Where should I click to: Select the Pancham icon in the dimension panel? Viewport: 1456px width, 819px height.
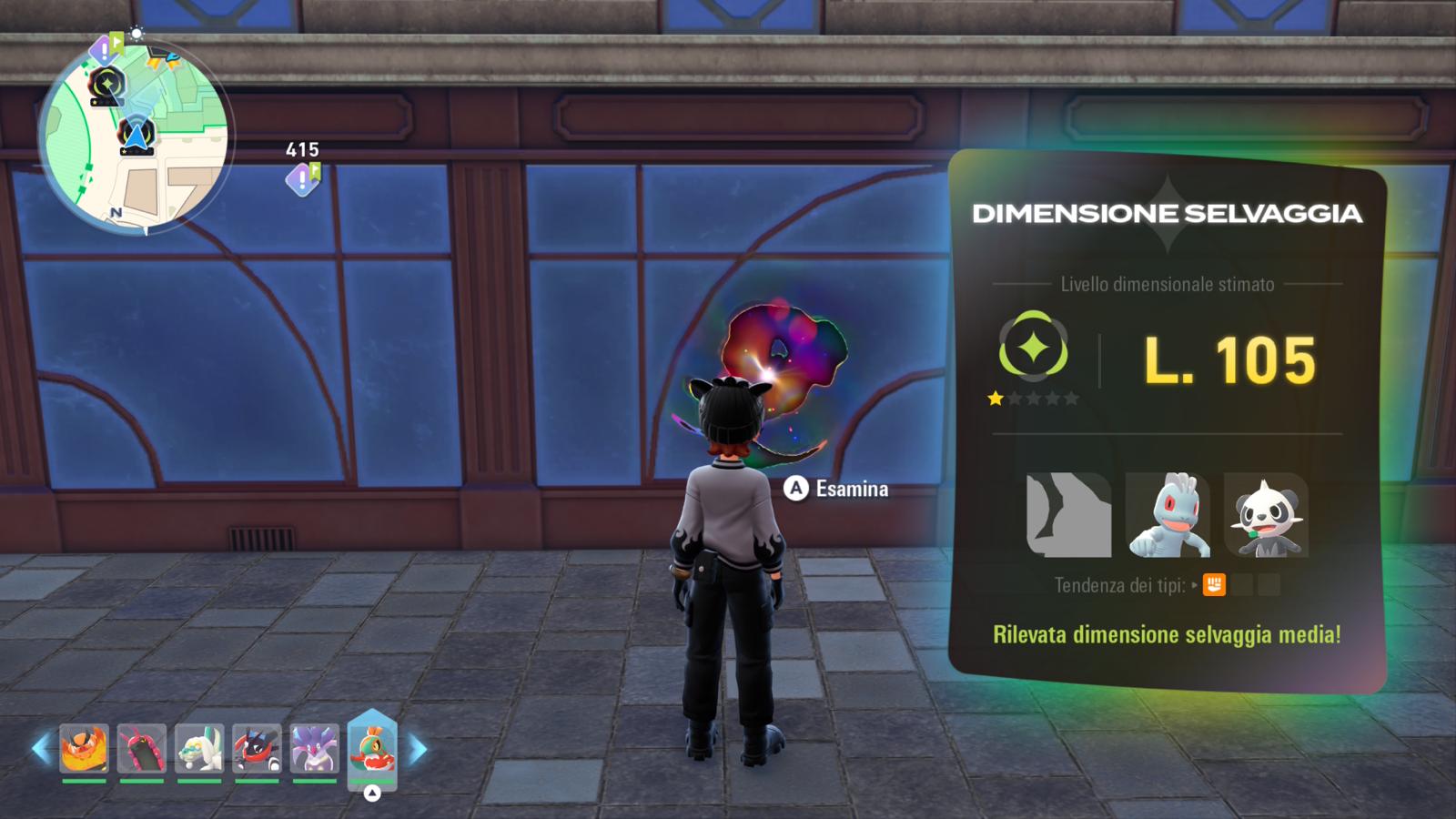(1266, 515)
